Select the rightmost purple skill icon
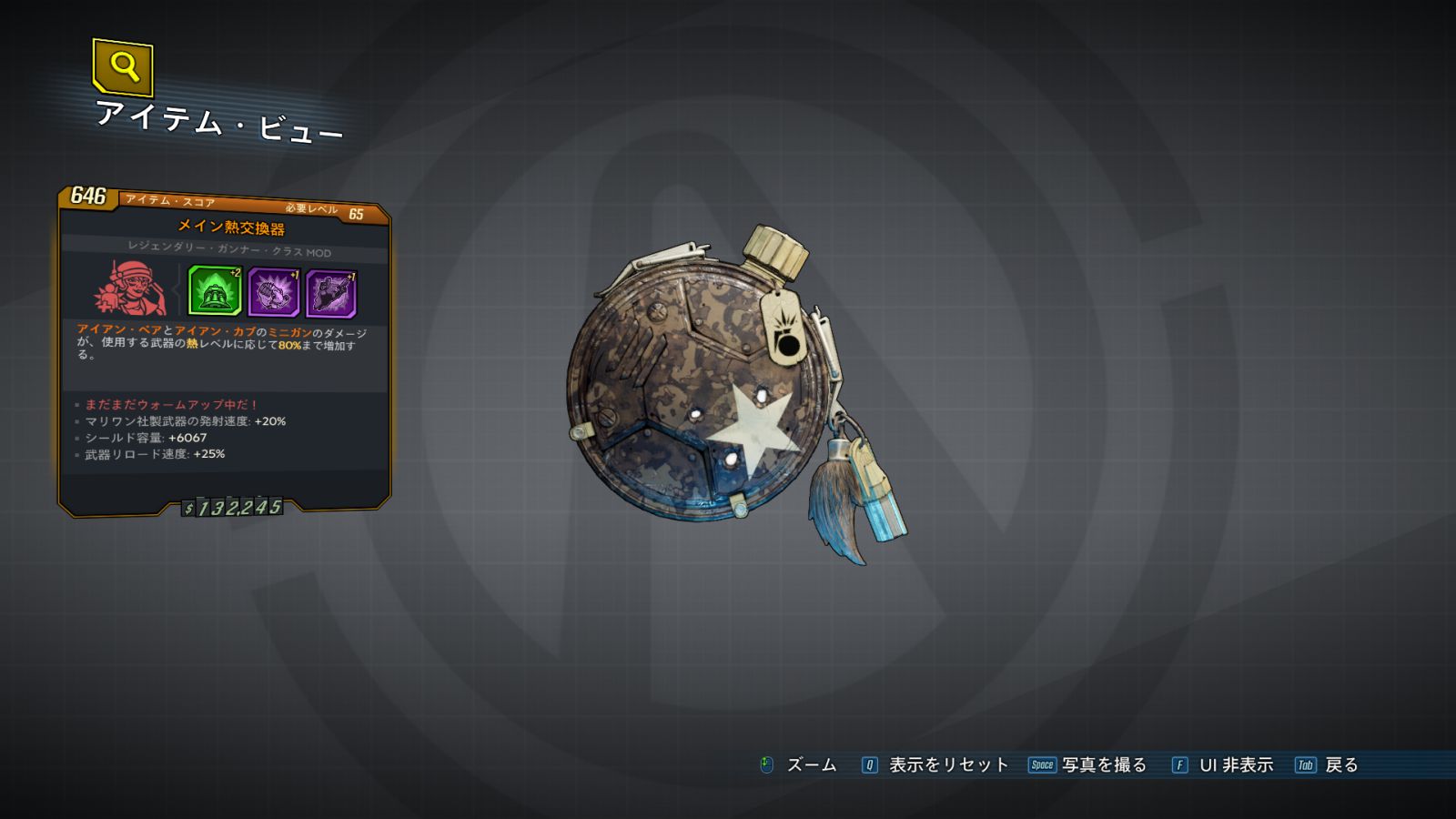Viewport: 1456px width, 819px height. pyautogui.click(x=331, y=294)
